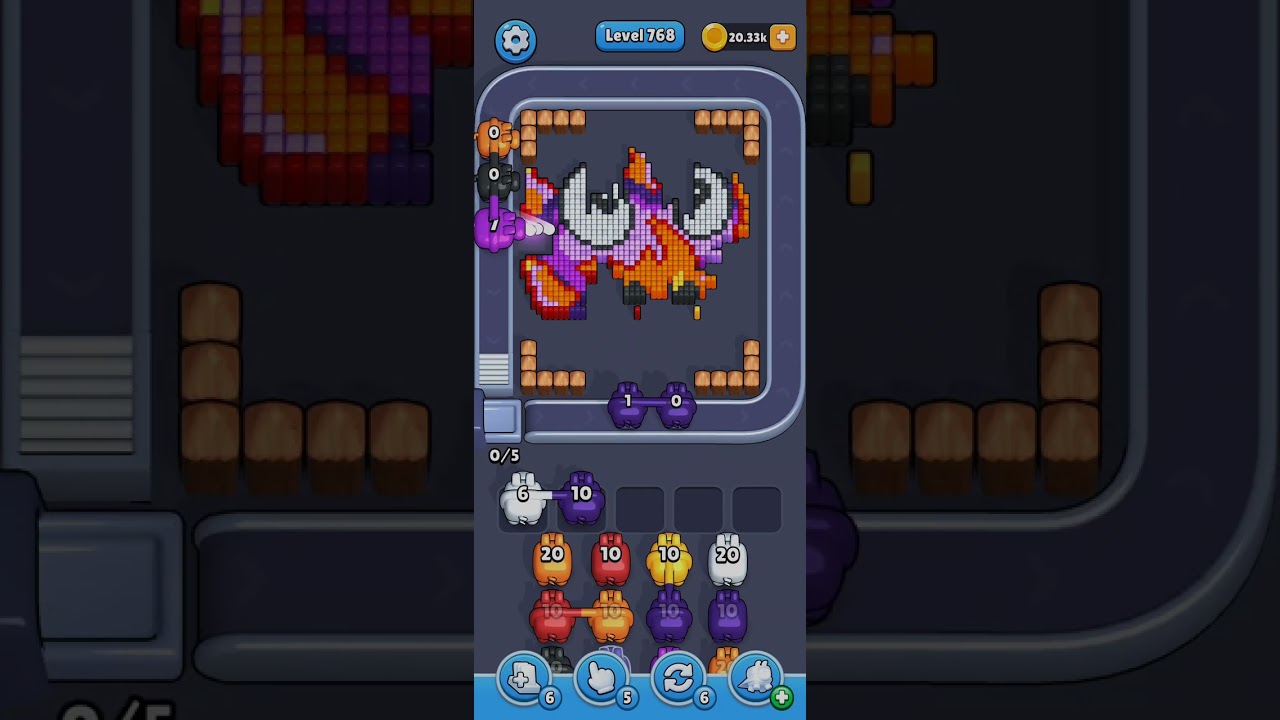
Task: Get more of the rocket shooter booster
Action: coord(781,697)
